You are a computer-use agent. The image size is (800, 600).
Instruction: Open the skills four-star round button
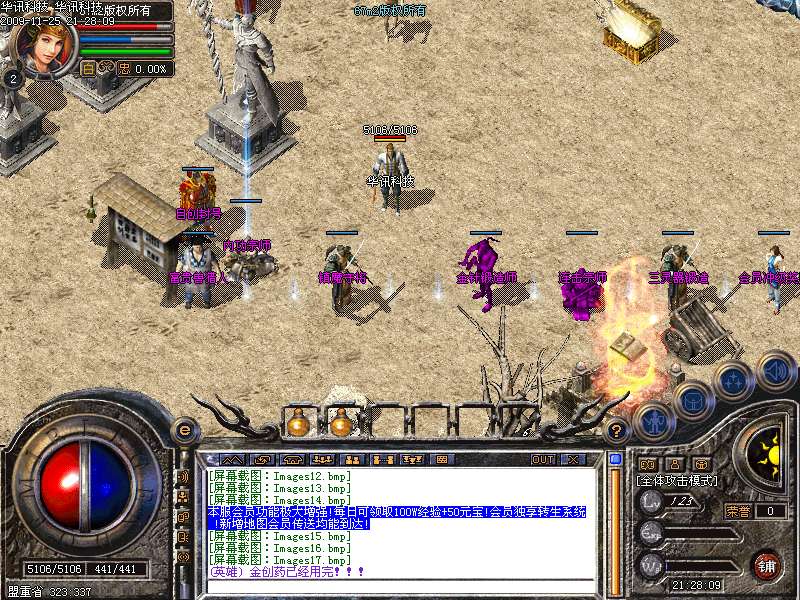click(734, 380)
